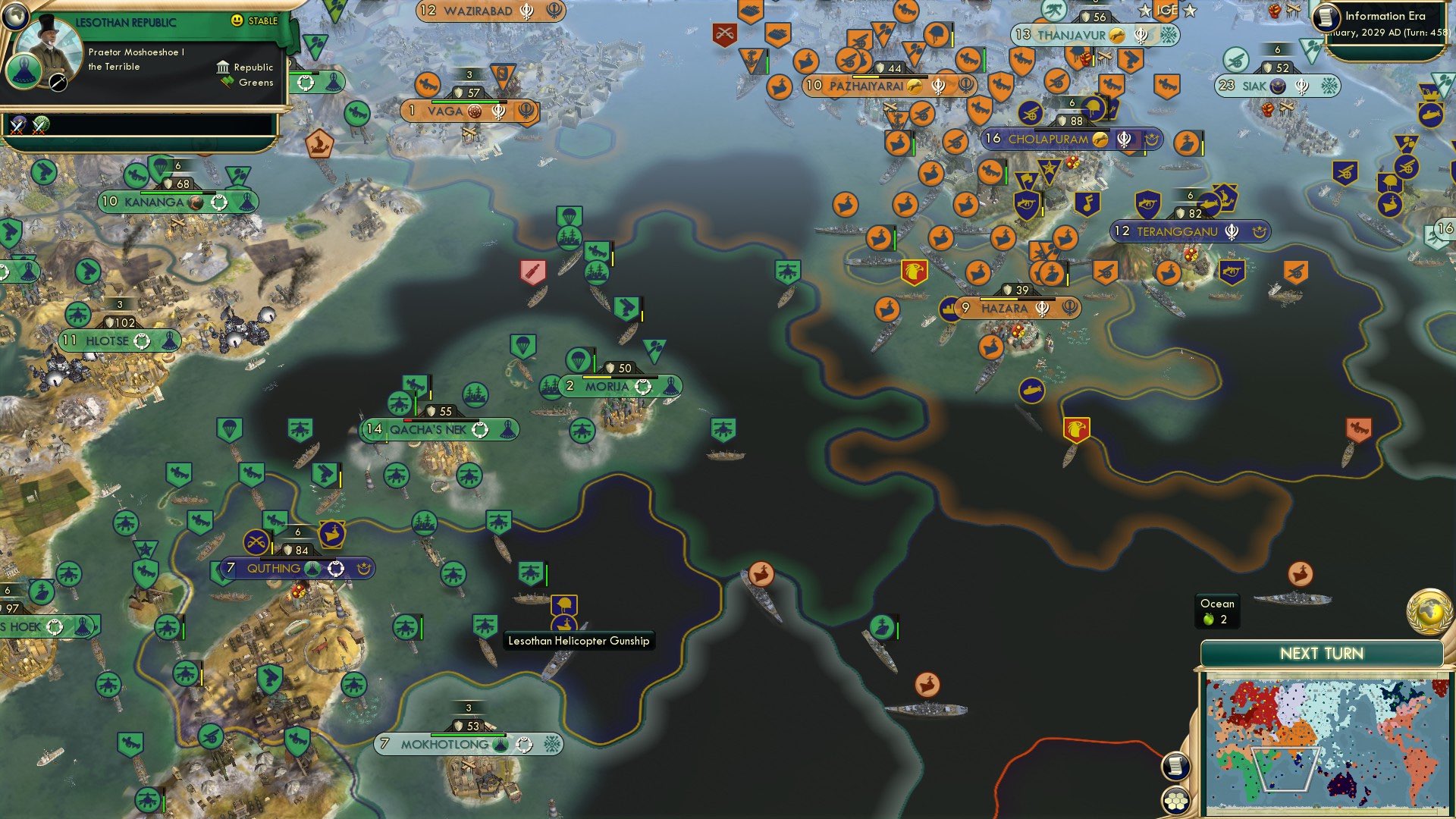Click the Republic government icon

click(x=221, y=67)
